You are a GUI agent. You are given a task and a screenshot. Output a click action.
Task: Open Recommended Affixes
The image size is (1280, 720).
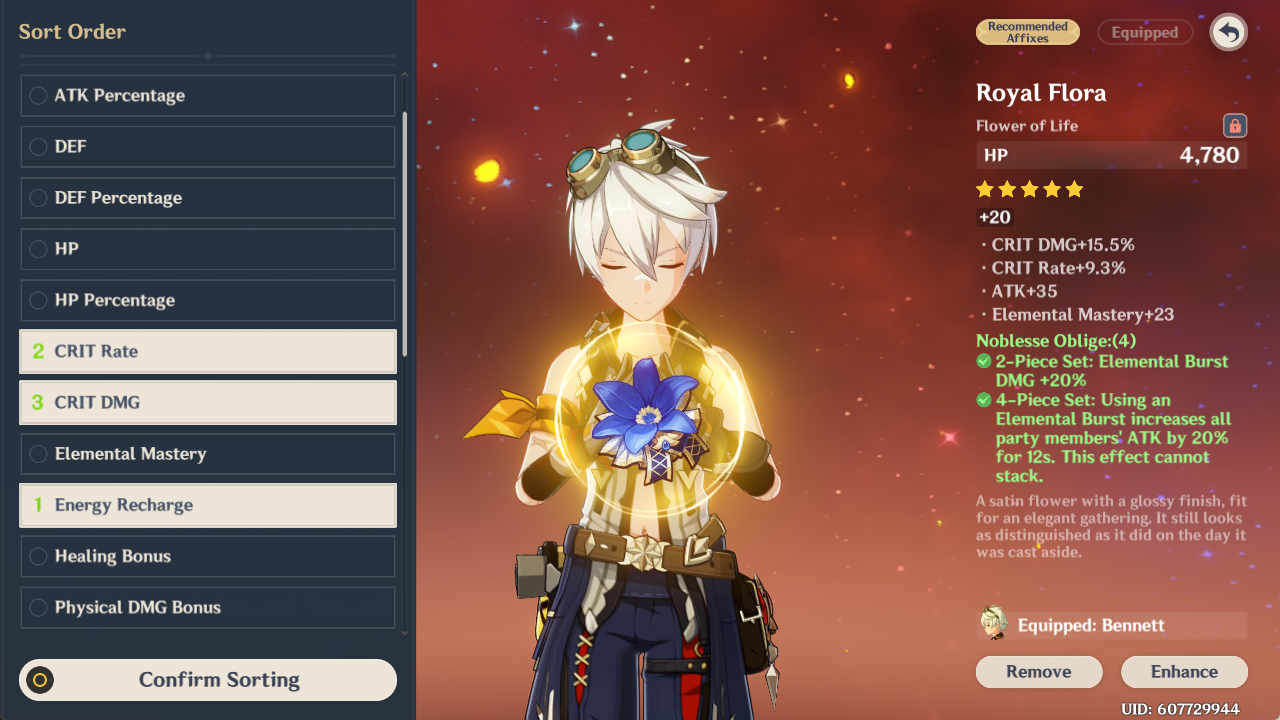[1027, 32]
